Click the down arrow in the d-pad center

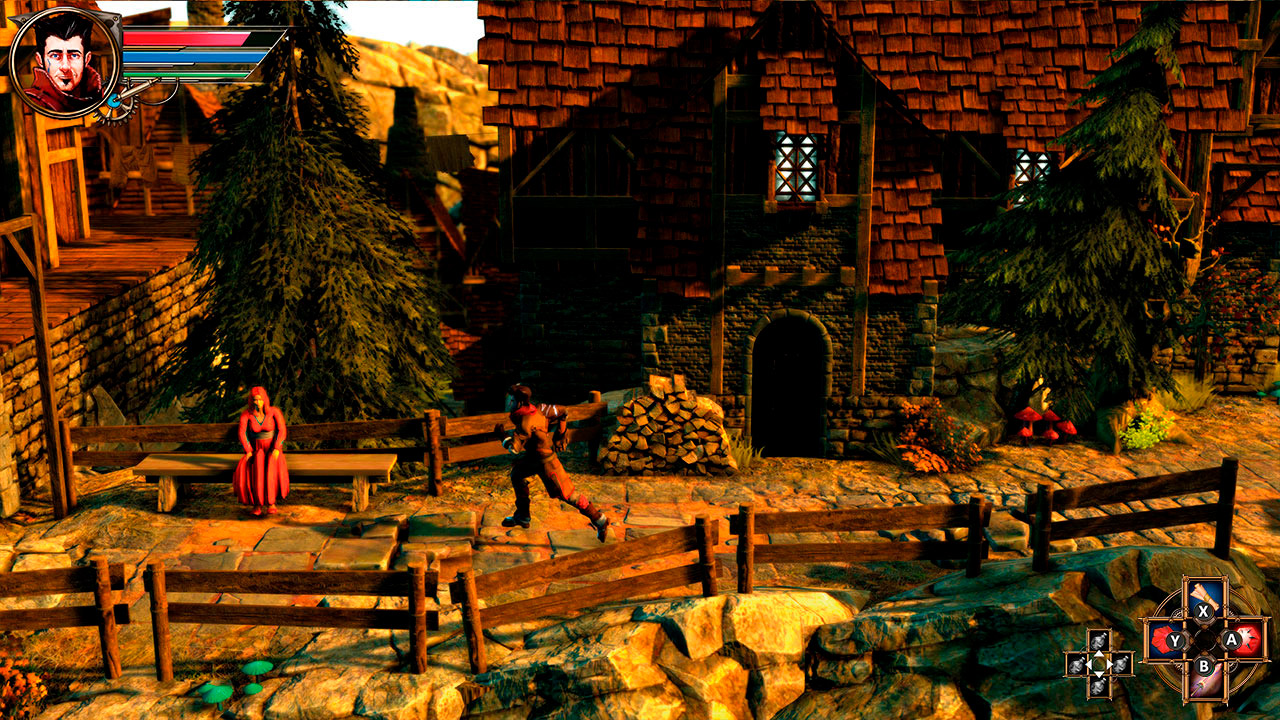pos(1098,676)
